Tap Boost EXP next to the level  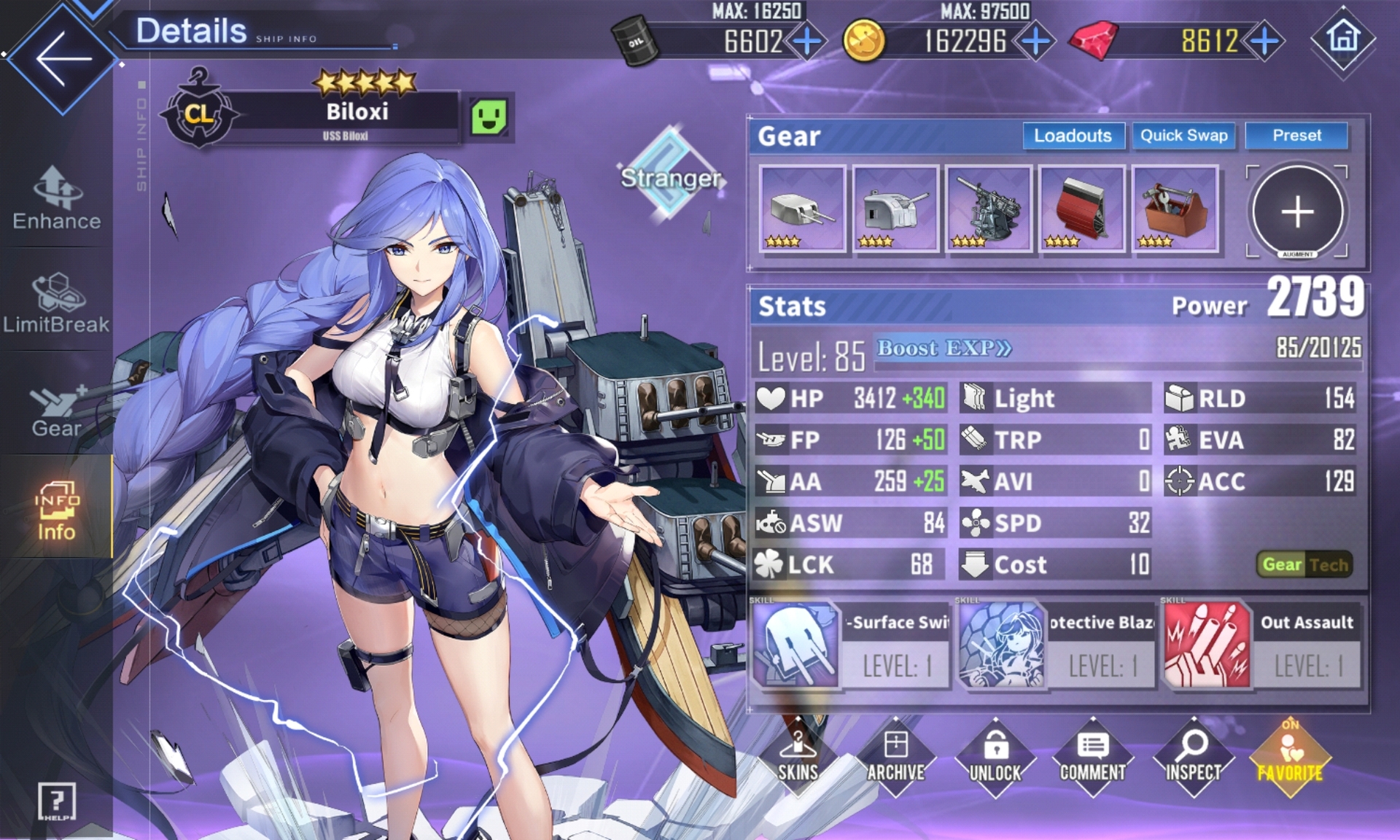click(944, 349)
